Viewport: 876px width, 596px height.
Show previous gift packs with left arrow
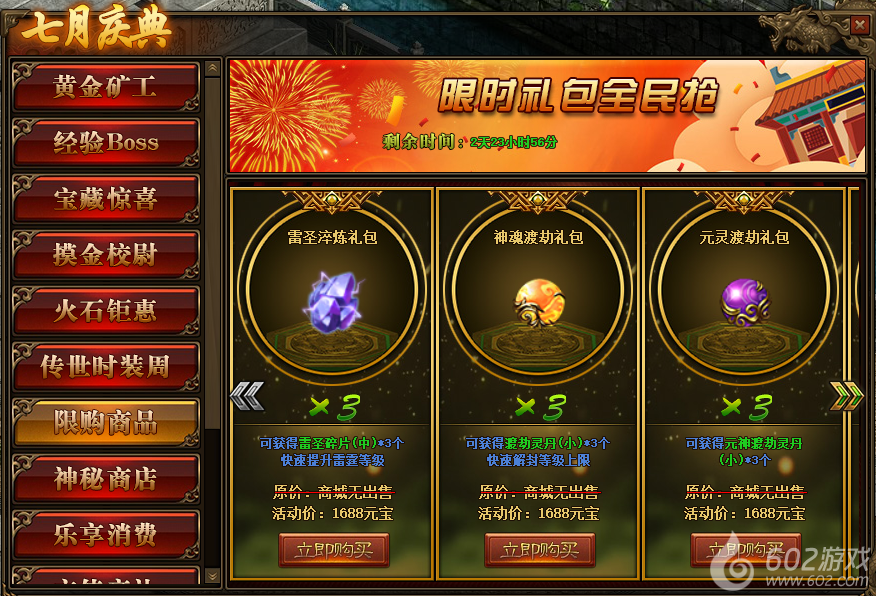pos(246,397)
